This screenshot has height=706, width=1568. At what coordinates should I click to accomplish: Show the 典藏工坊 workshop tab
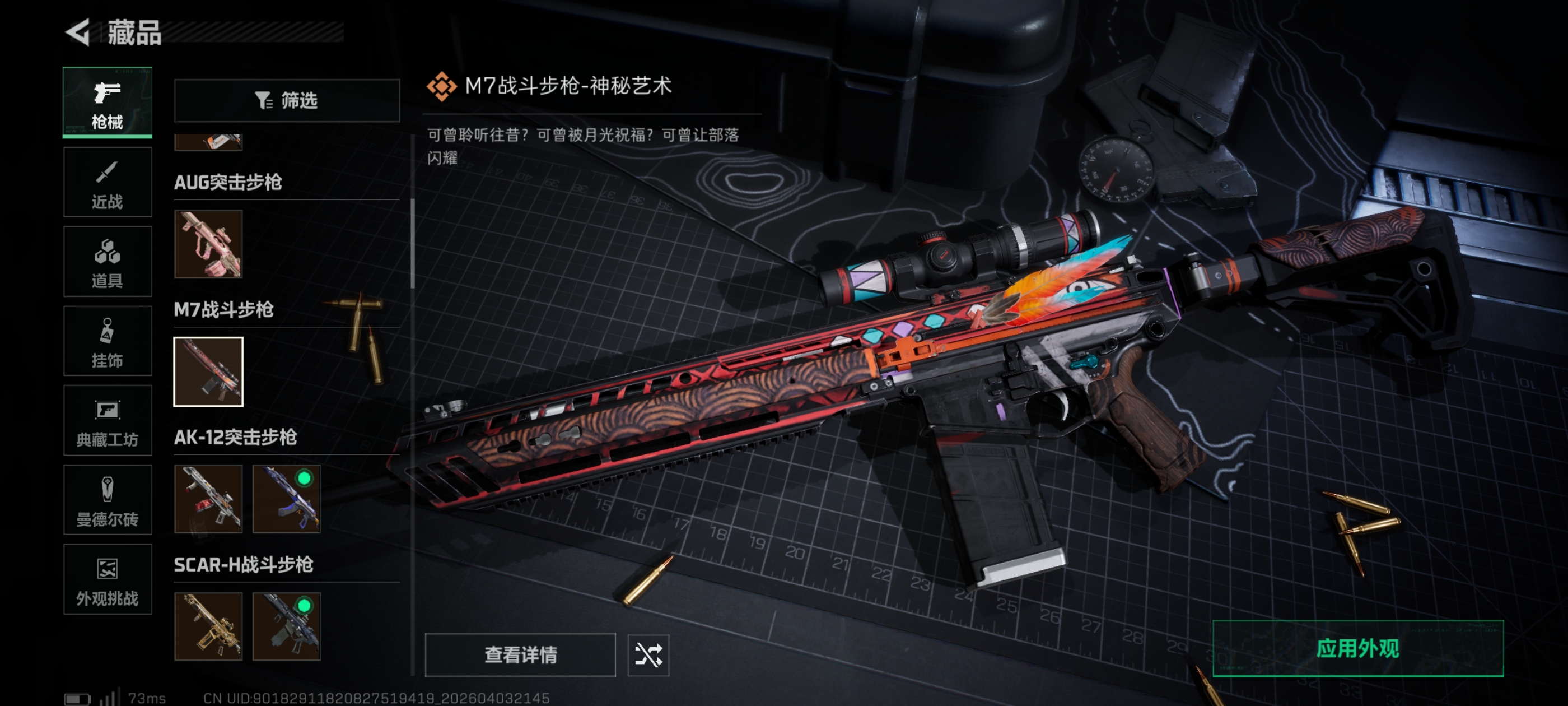(x=107, y=420)
